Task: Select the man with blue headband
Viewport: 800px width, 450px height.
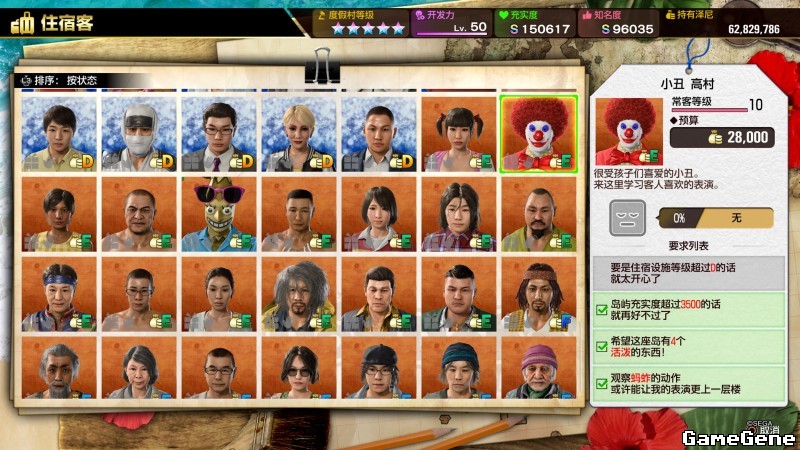Action: pos(58,294)
